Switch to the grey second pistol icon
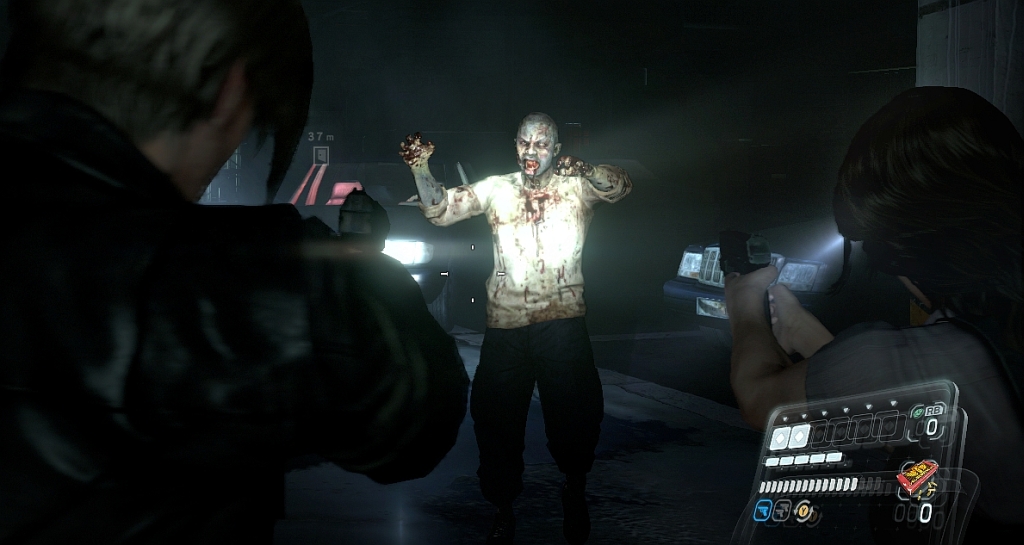 click(x=781, y=510)
